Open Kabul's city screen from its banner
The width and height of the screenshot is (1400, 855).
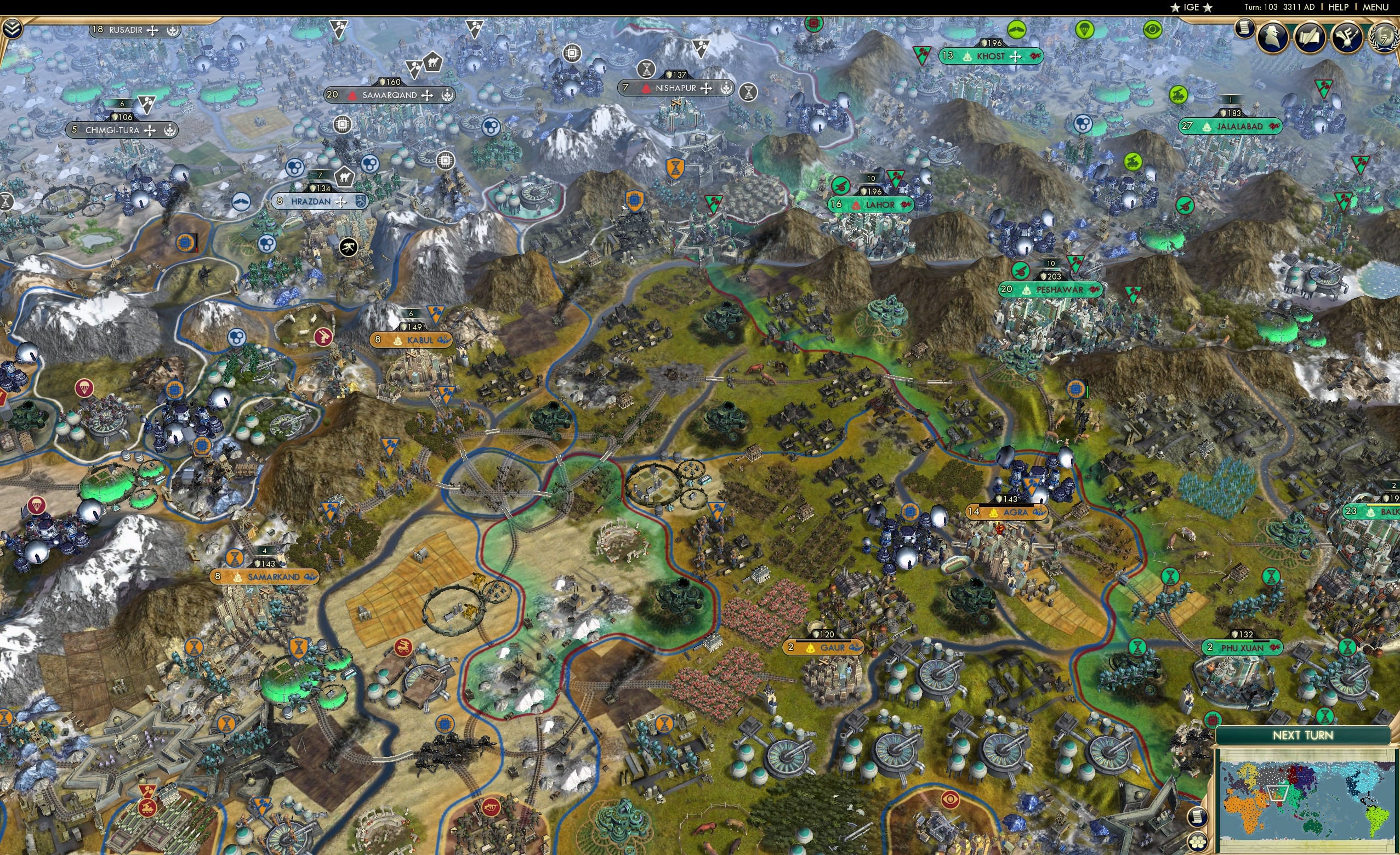click(411, 341)
